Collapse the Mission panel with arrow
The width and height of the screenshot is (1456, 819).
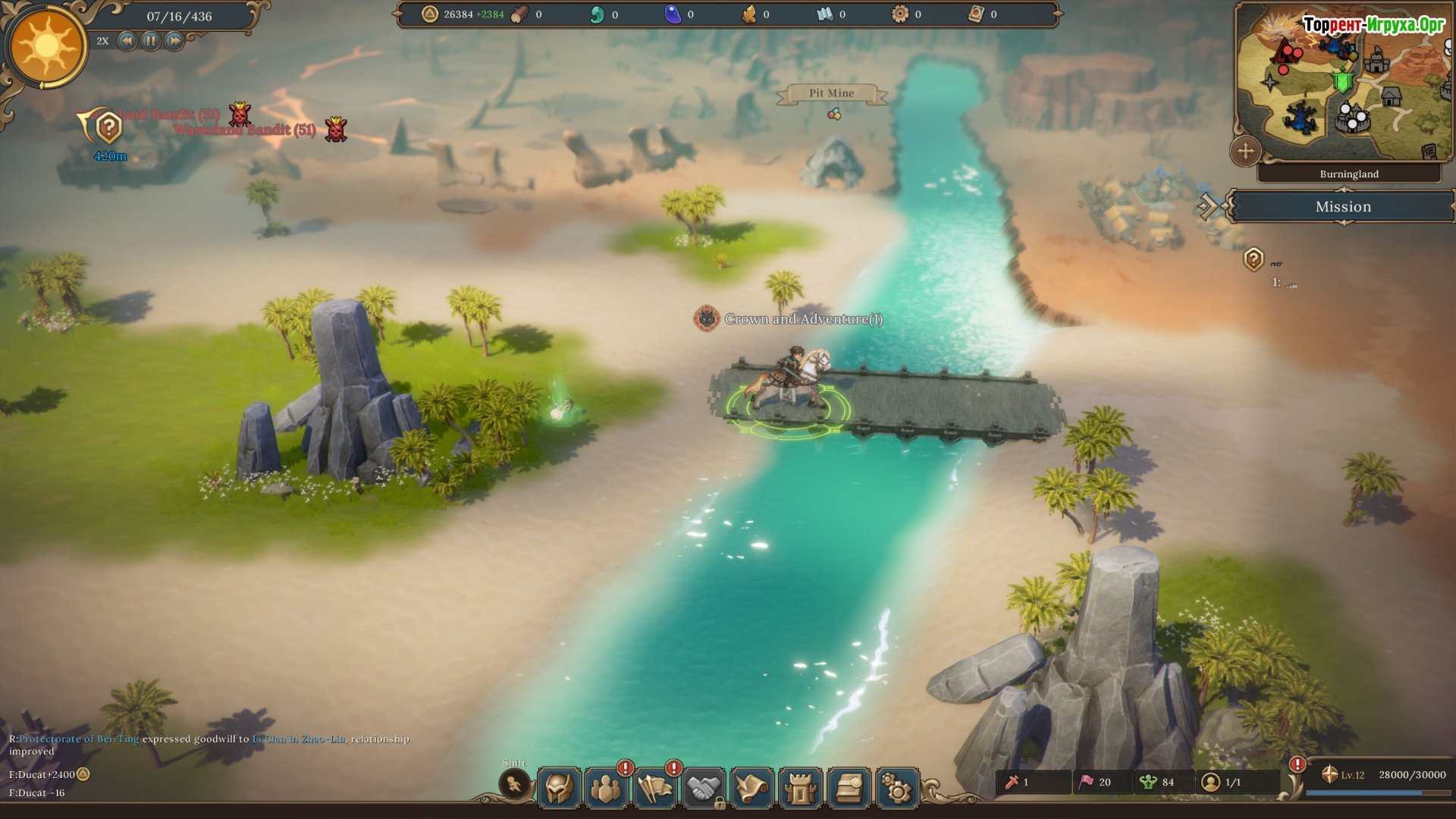pyautogui.click(x=1207, y=206)
